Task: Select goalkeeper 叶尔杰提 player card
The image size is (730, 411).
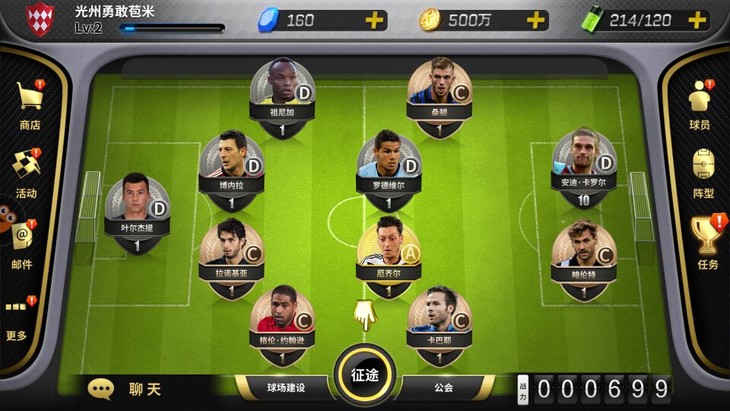Action: [x=136, y=204]
